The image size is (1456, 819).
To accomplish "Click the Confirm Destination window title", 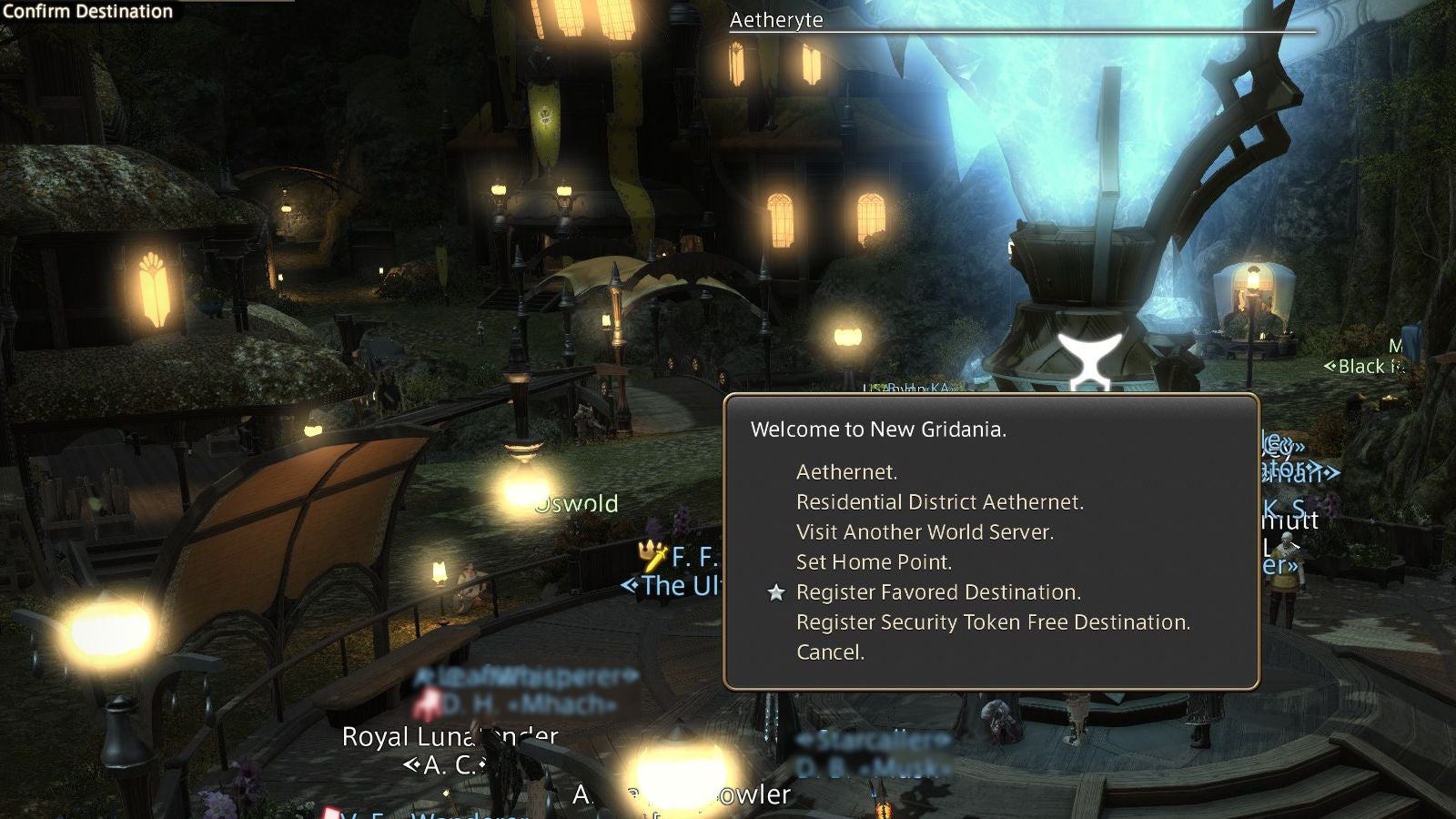I will pyautogui.click(x=86, y=12).
